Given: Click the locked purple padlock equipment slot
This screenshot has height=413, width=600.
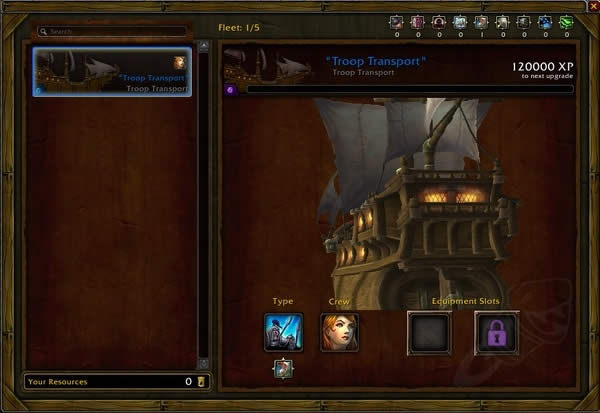Looking at the screenshot, I should [495, 332].
